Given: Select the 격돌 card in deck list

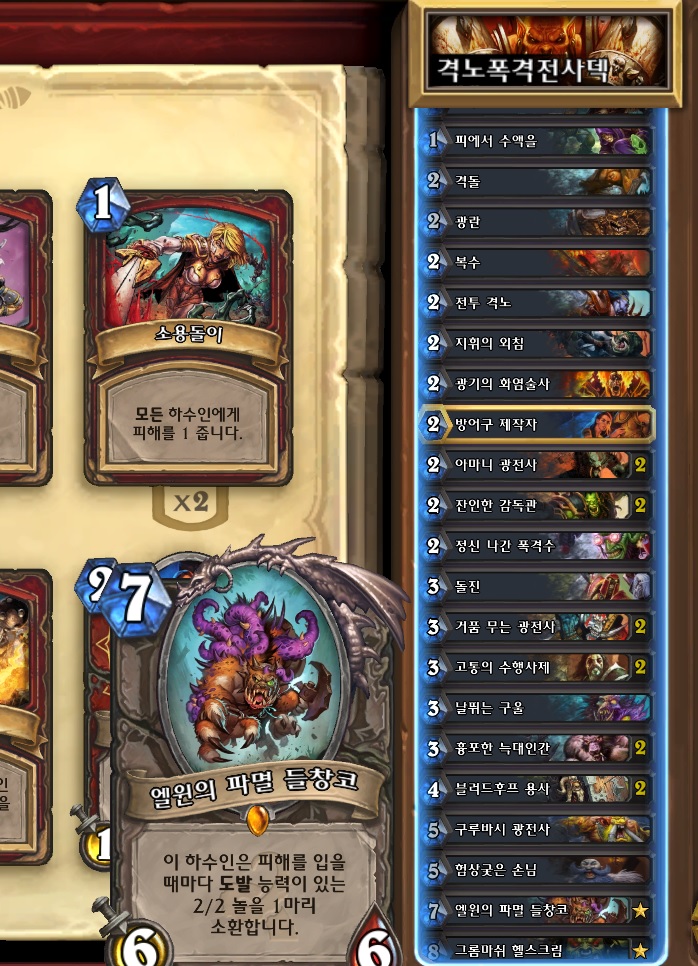Looking at the screenshot, I should click(538, 181).
